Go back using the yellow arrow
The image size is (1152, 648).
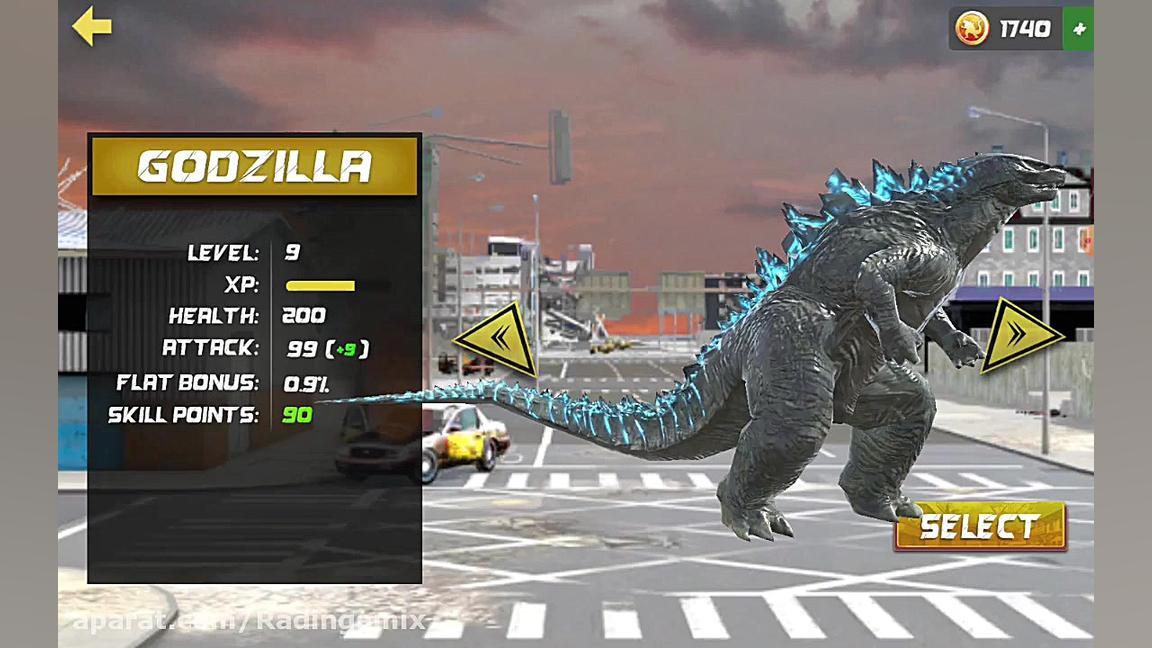[x=91, y=27]
